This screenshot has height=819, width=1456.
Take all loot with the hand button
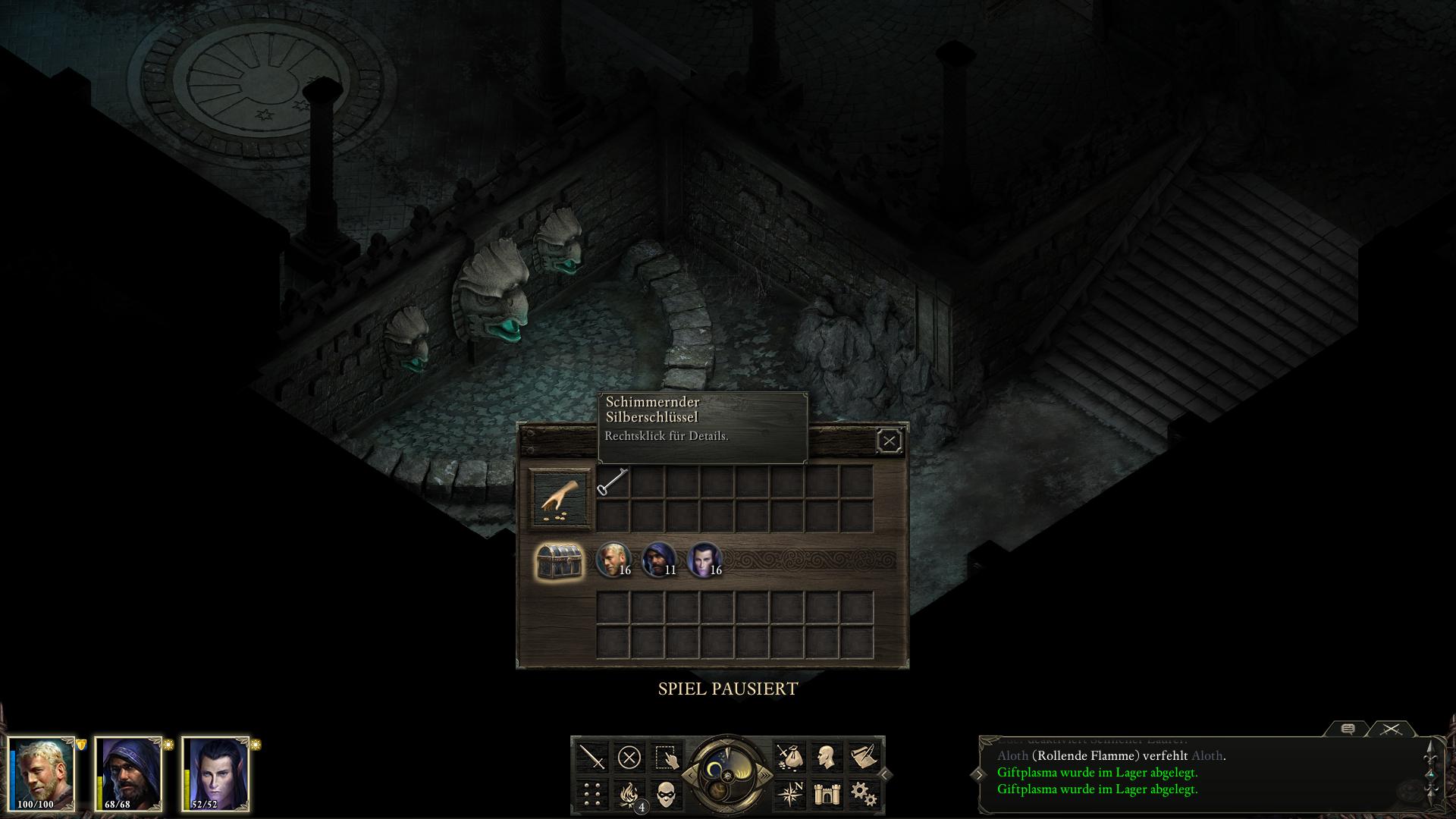pos(560,498)
